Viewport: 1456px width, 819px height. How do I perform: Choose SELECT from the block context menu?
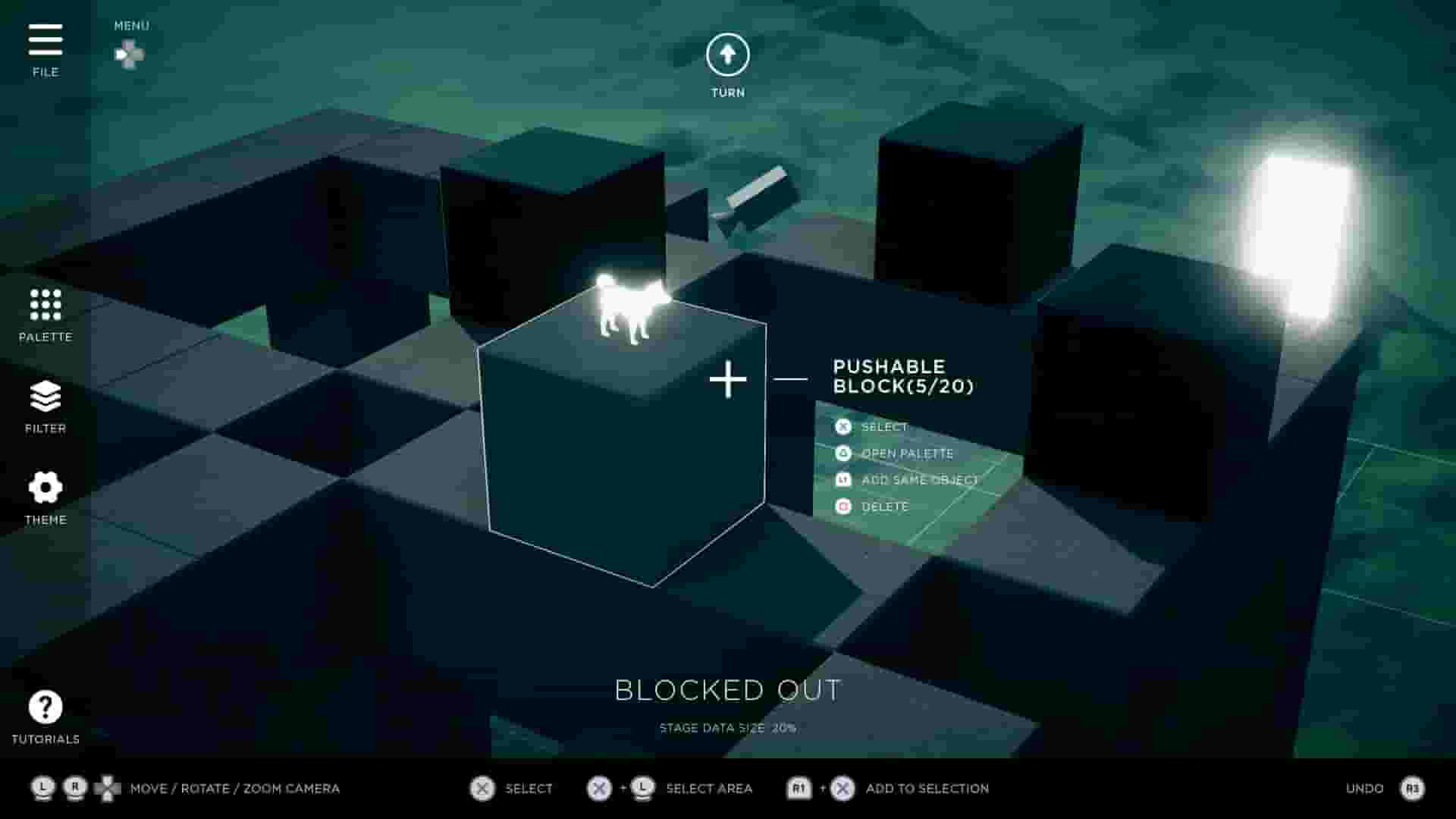pyautogui.click(x=884, y=426)
